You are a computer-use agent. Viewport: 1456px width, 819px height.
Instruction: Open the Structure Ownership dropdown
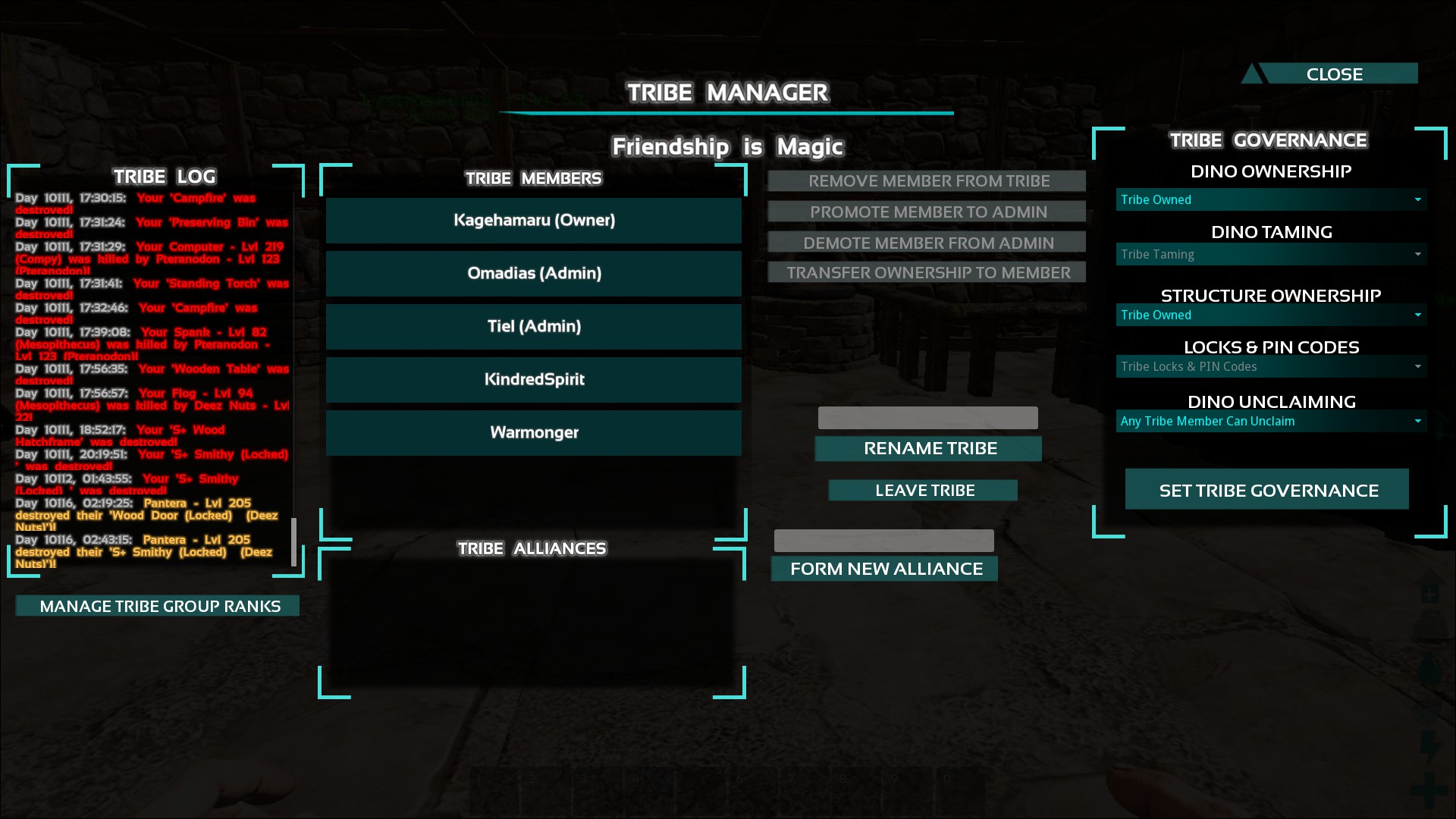pyautogui.click(x=1271, y=315)
